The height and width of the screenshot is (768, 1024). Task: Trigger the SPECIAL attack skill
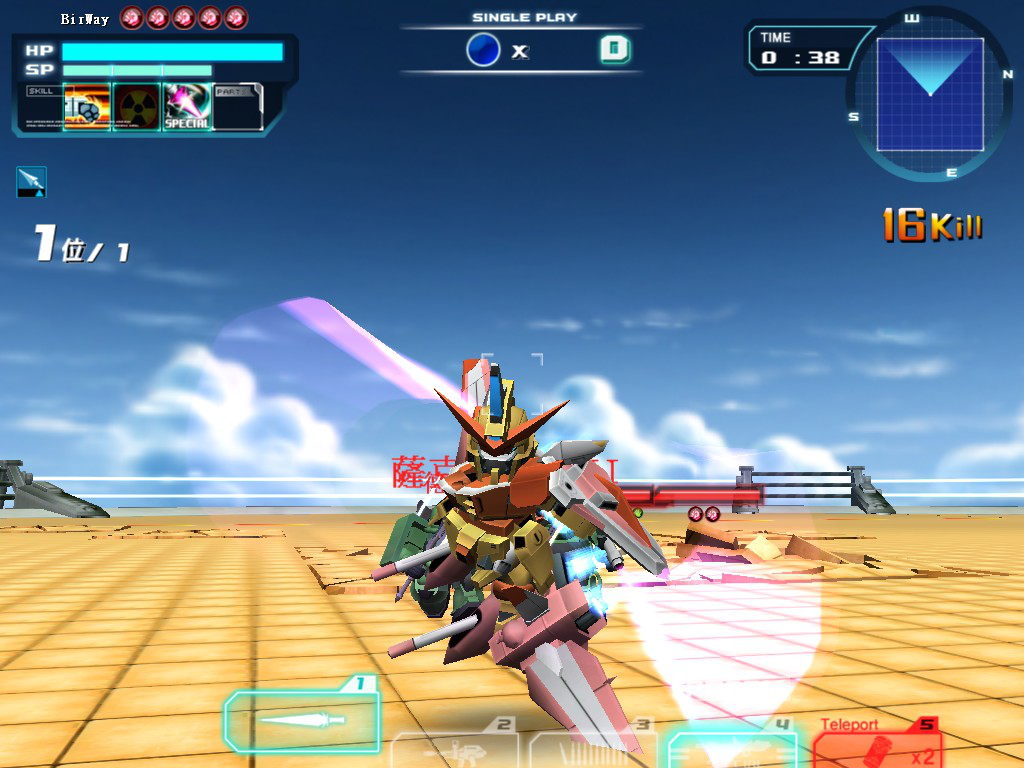[187, 107]
